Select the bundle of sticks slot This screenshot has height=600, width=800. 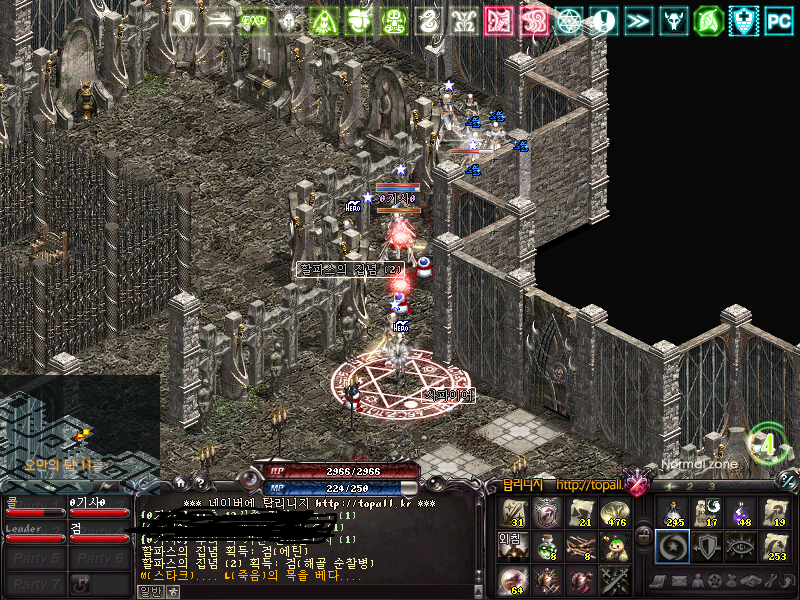pyautogui.click(x=579, y=546)
